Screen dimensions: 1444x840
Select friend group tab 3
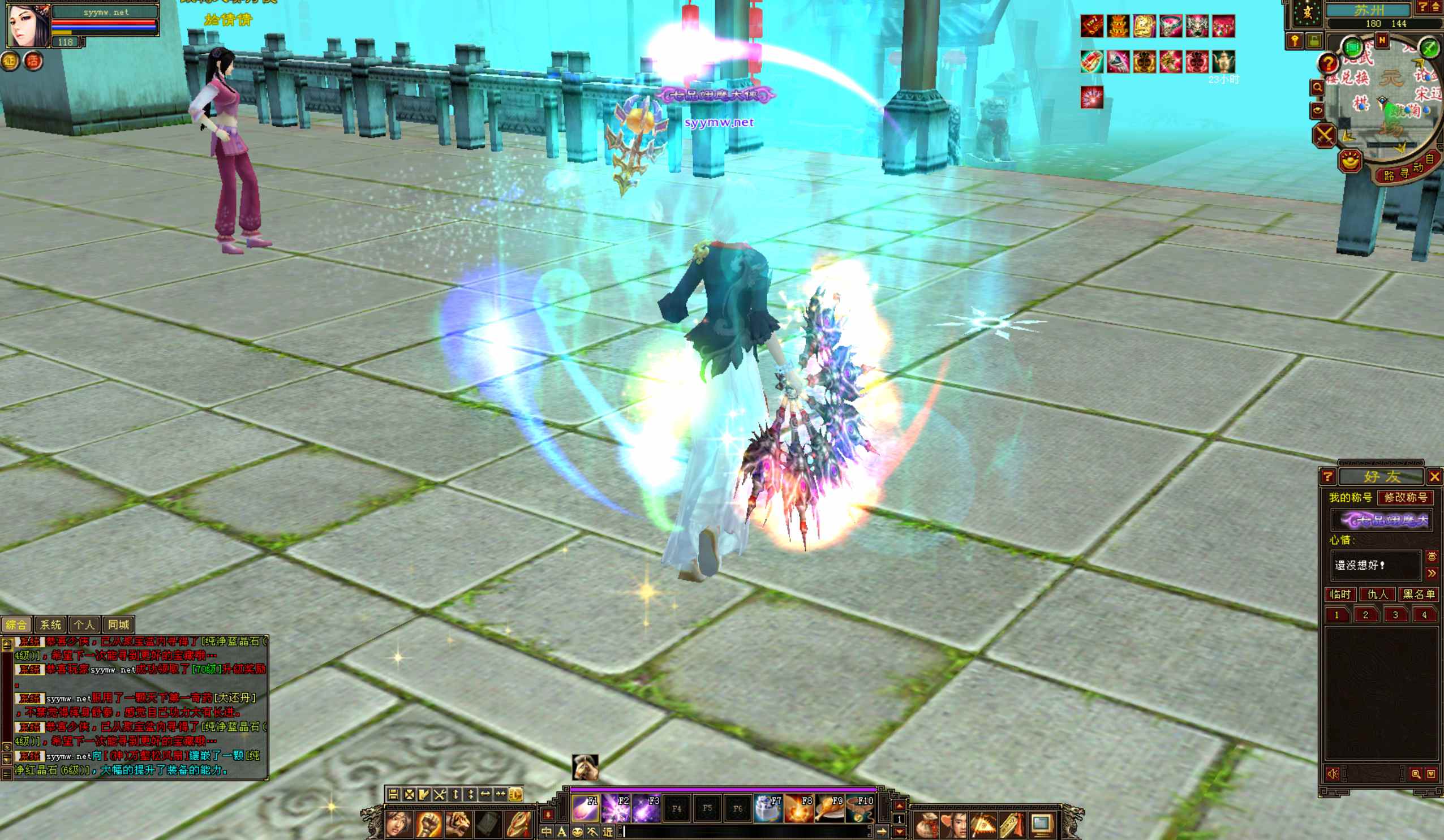1395,615
